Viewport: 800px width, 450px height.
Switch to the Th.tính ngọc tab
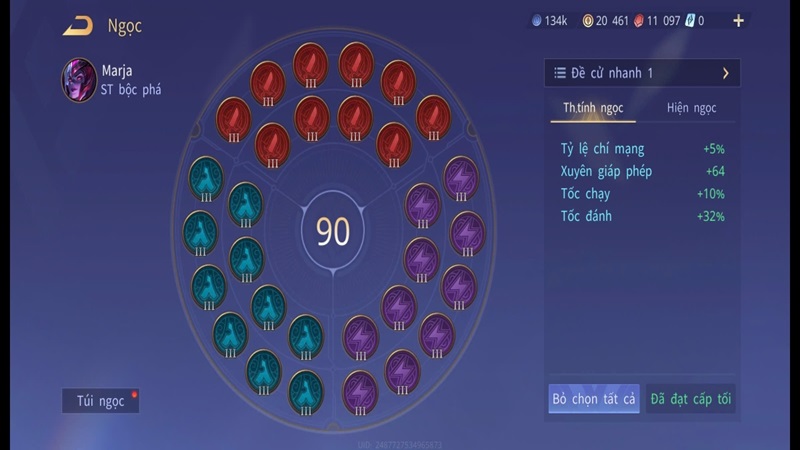pyautogui.click(x=594, y=108)
